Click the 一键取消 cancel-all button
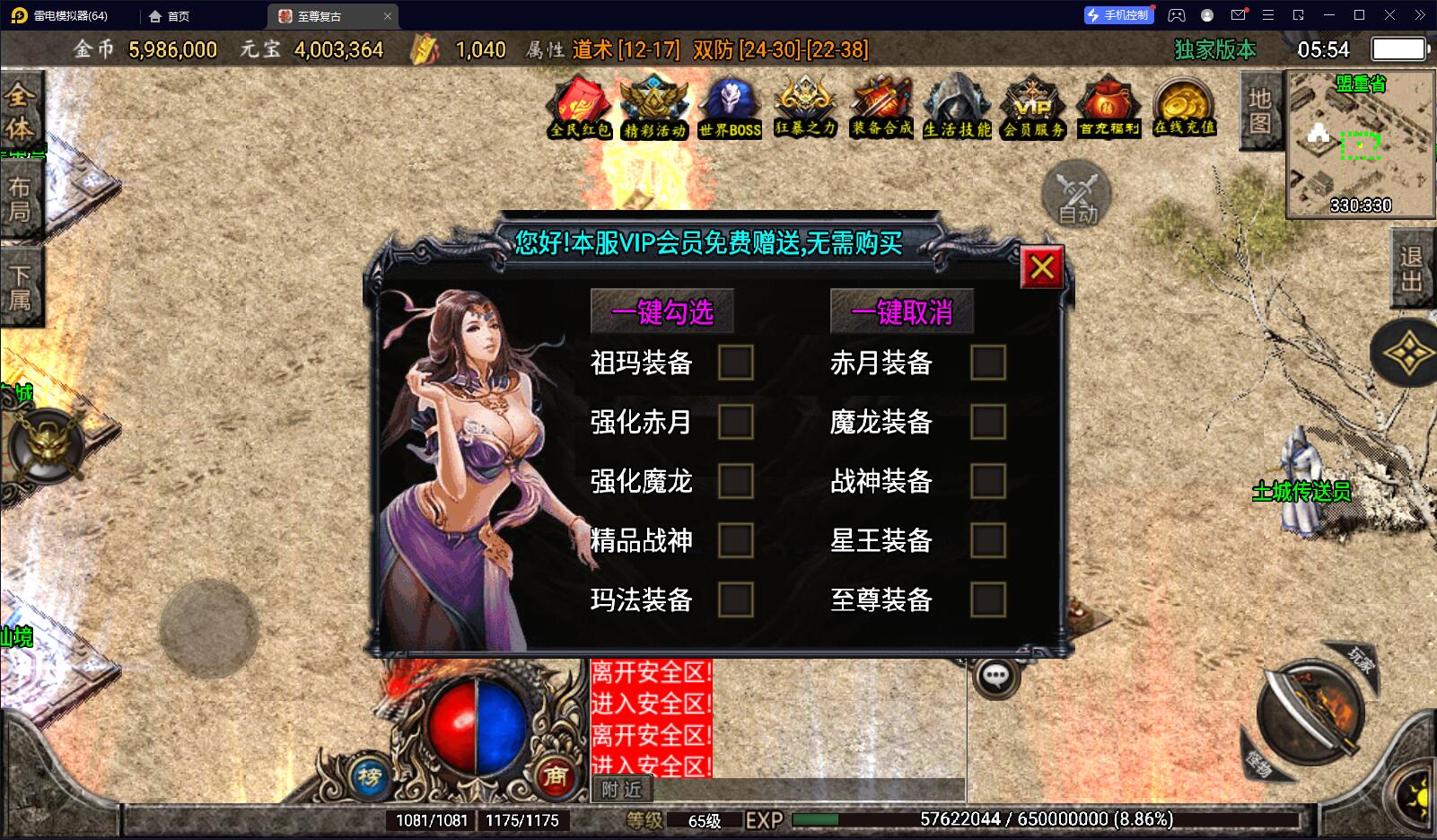 point(901,312)
